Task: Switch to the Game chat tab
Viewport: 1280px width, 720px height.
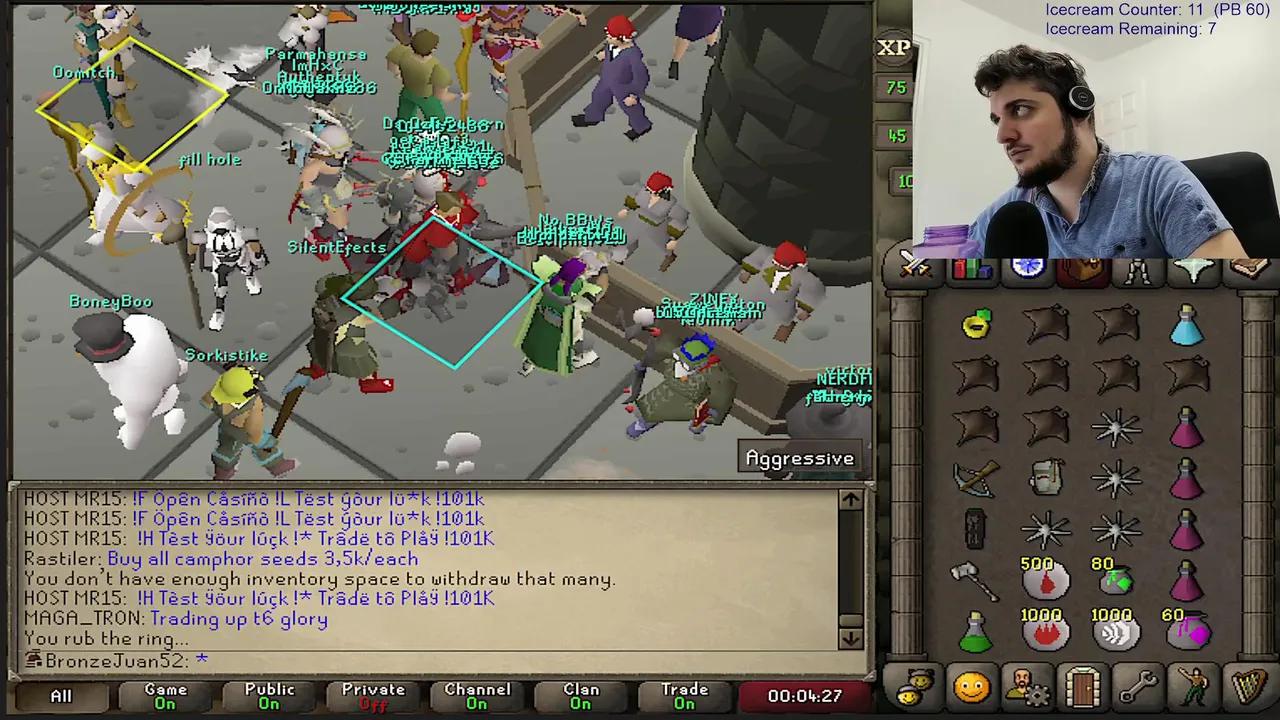Action: pos(165,695)
